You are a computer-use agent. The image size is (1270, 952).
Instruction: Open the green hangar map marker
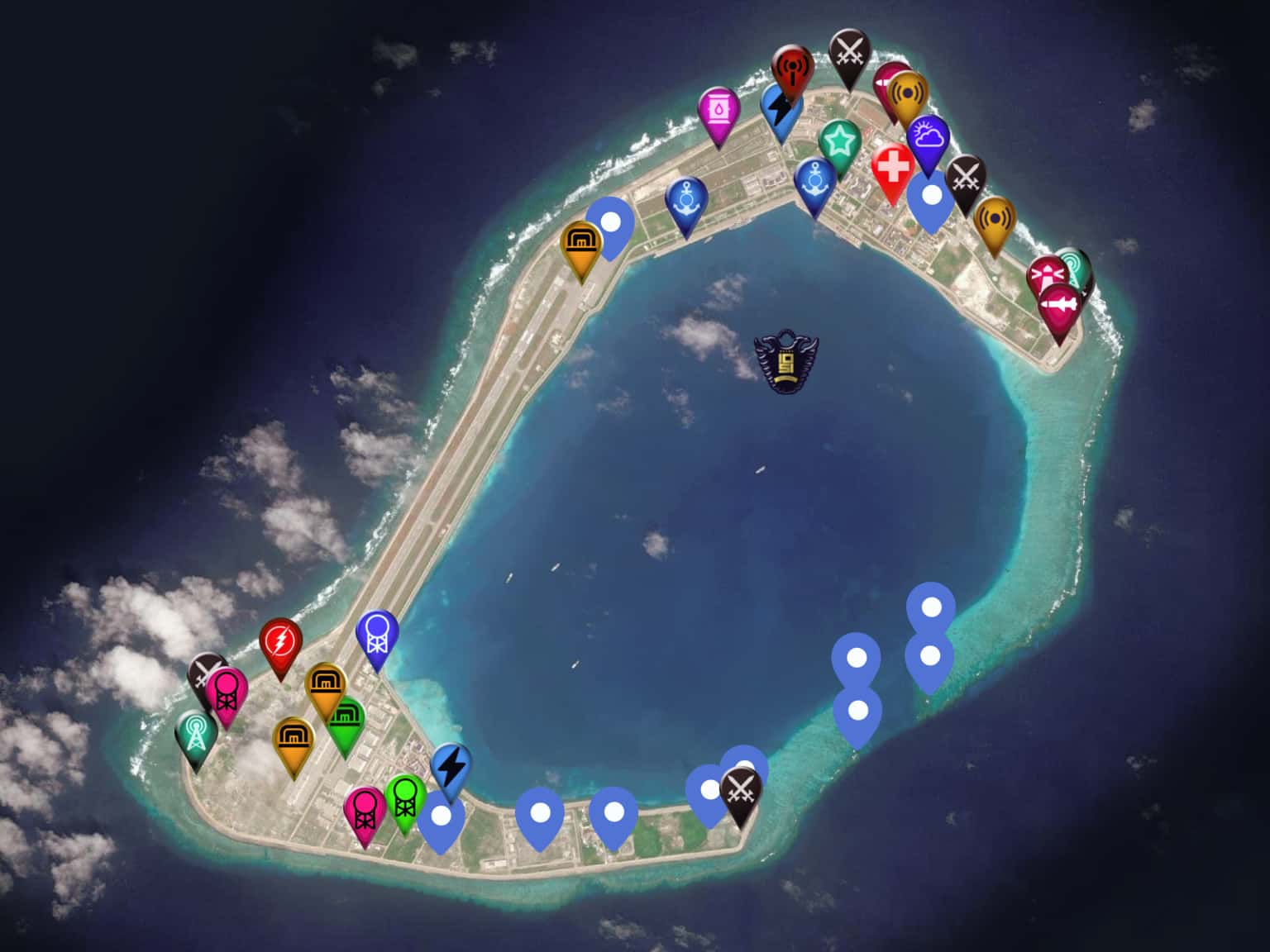pyautogui.click(x=346, y=721)
